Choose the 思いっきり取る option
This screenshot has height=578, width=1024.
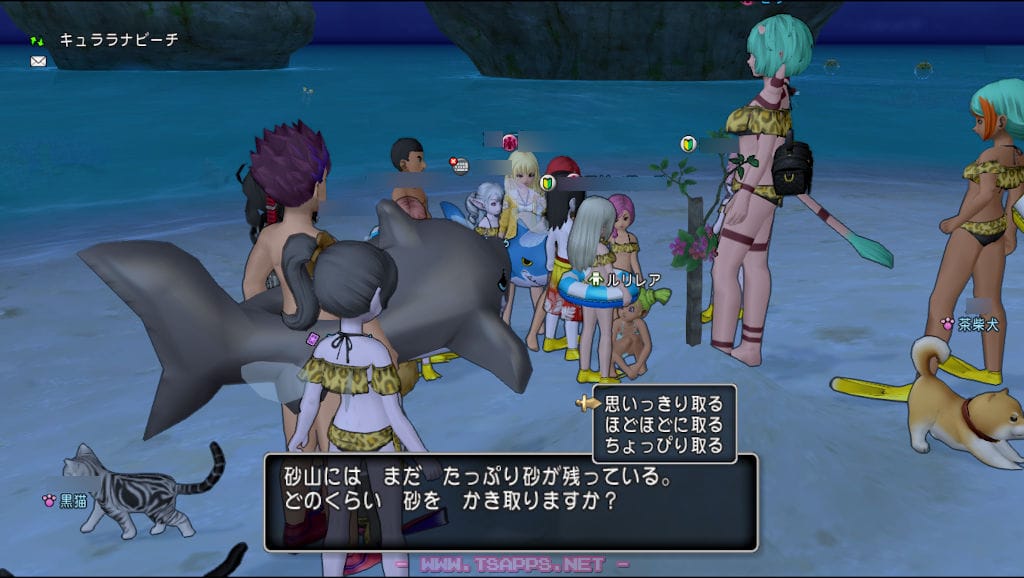663,404
